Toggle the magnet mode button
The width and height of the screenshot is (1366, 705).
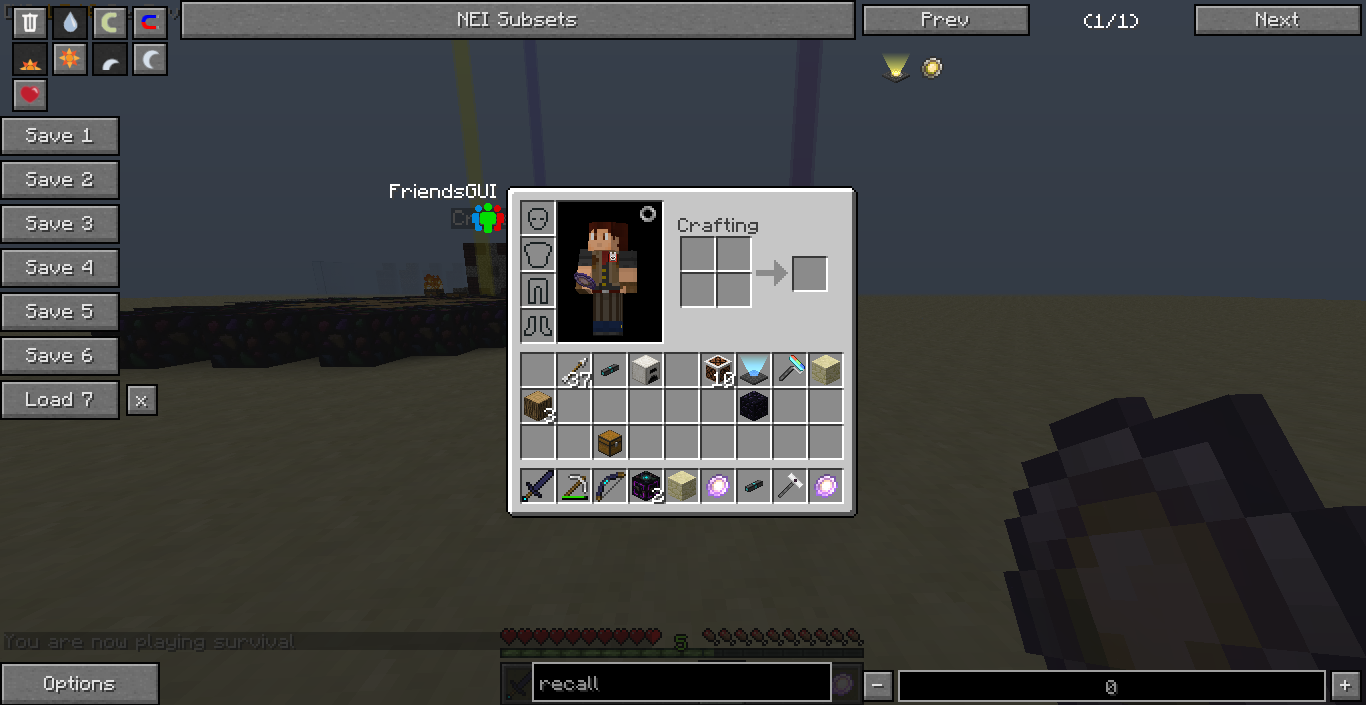[150, 23]
